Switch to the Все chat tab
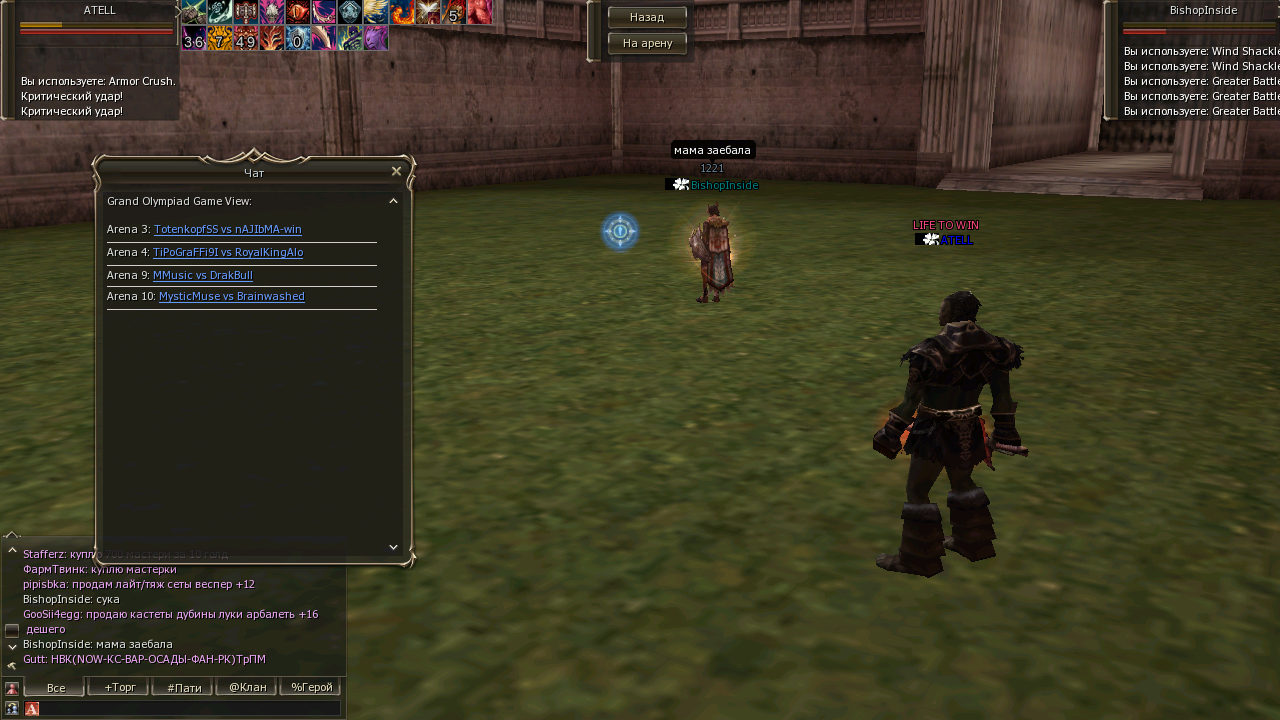This screenshot has height=720, width=1280. 55,688
